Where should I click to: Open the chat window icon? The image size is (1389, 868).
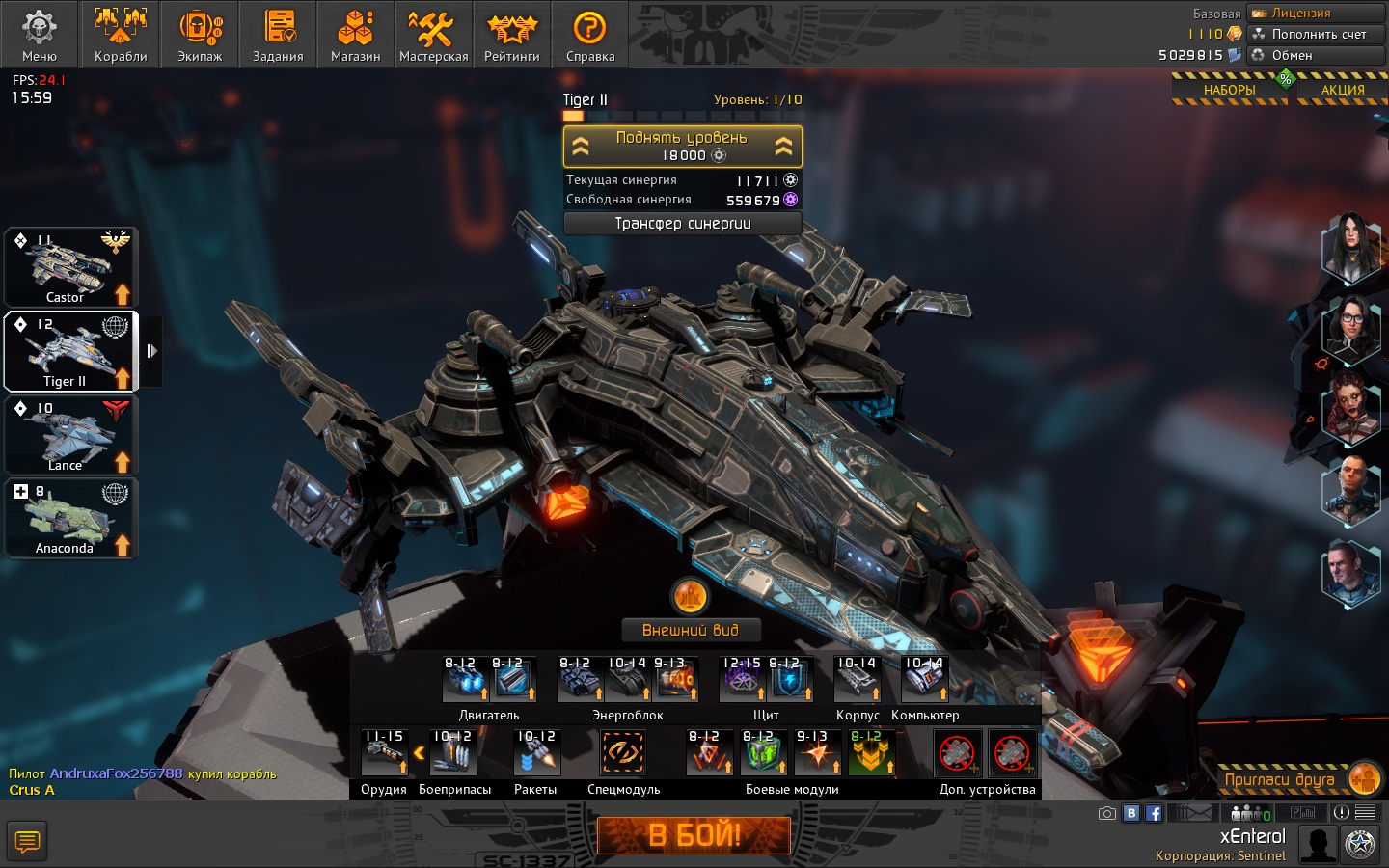pos(27,841)
